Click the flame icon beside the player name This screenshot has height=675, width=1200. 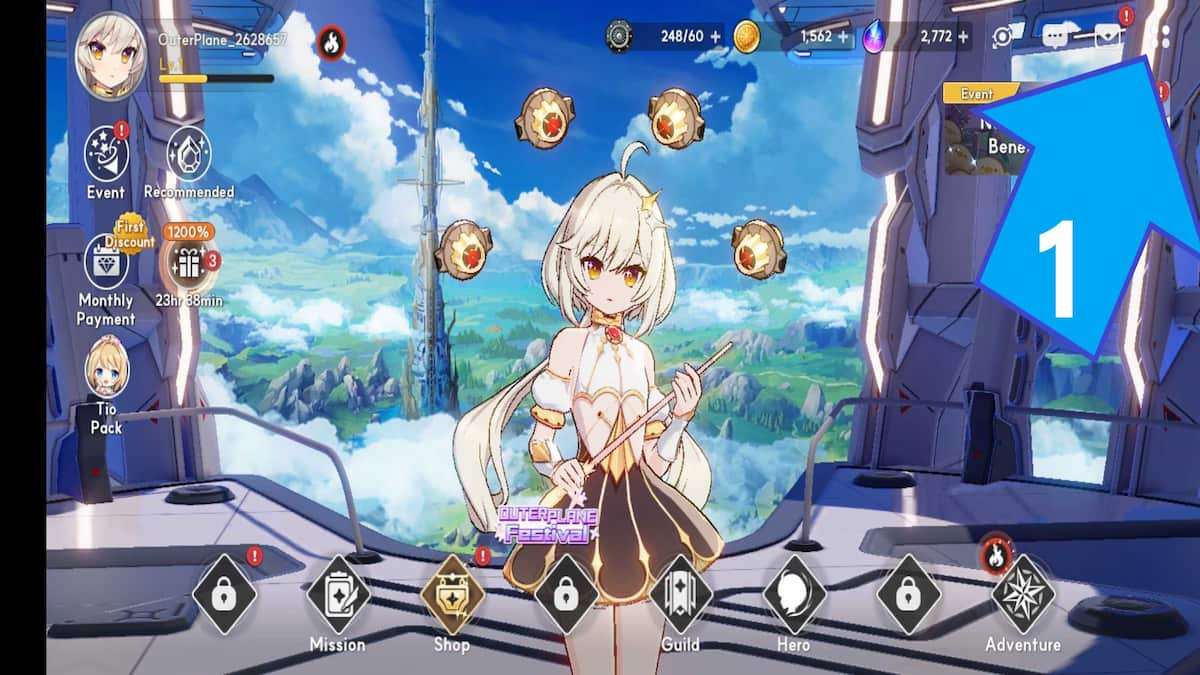[330, 42]
